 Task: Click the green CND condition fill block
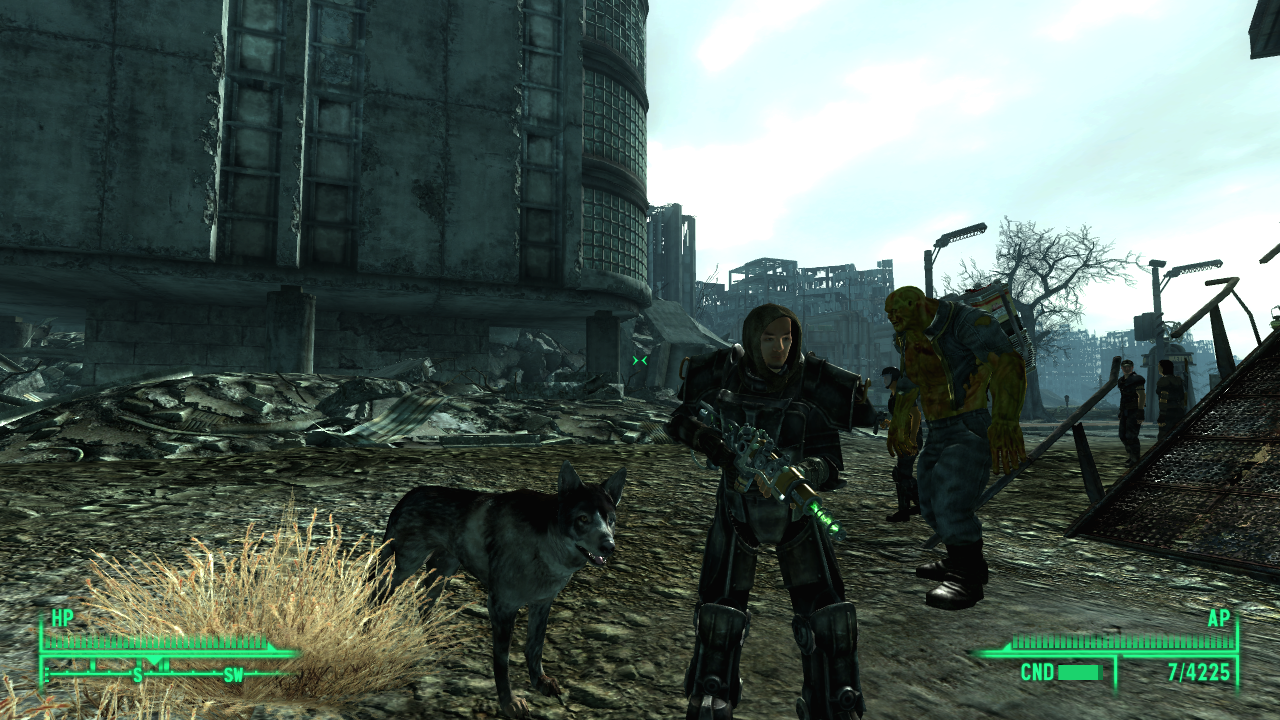pyautogui.click(x=1078, y=671)
